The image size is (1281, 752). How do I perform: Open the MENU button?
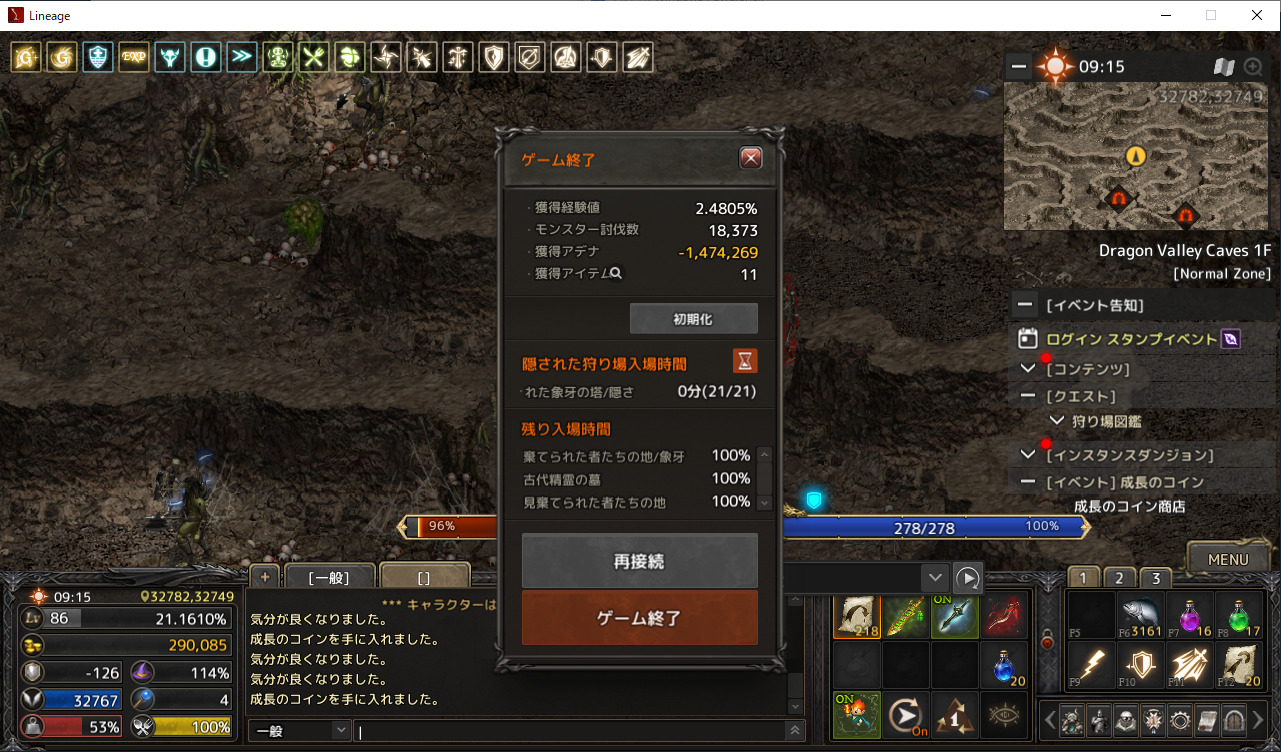point(1228,559)
